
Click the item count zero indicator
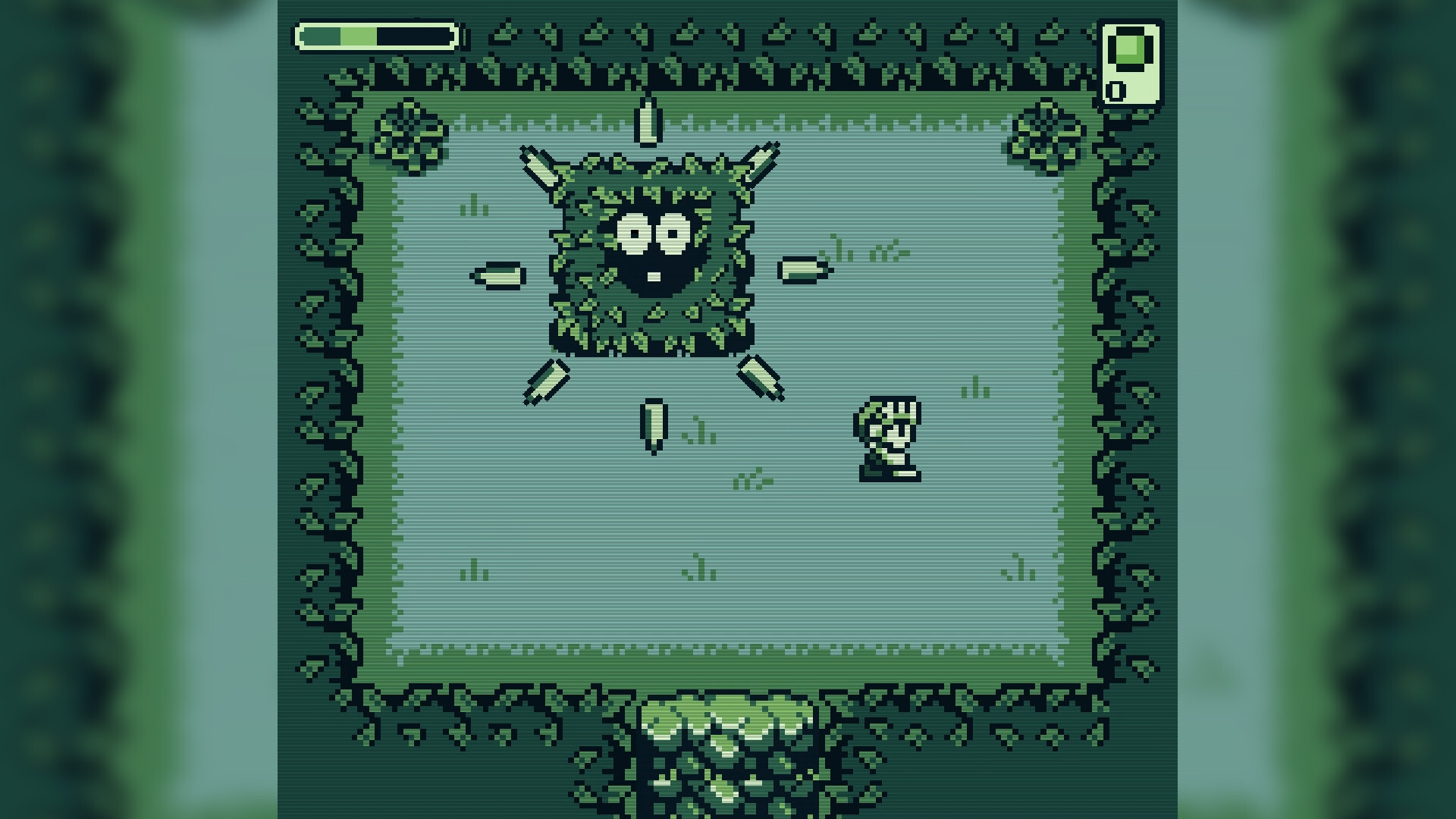point(1115,92)
